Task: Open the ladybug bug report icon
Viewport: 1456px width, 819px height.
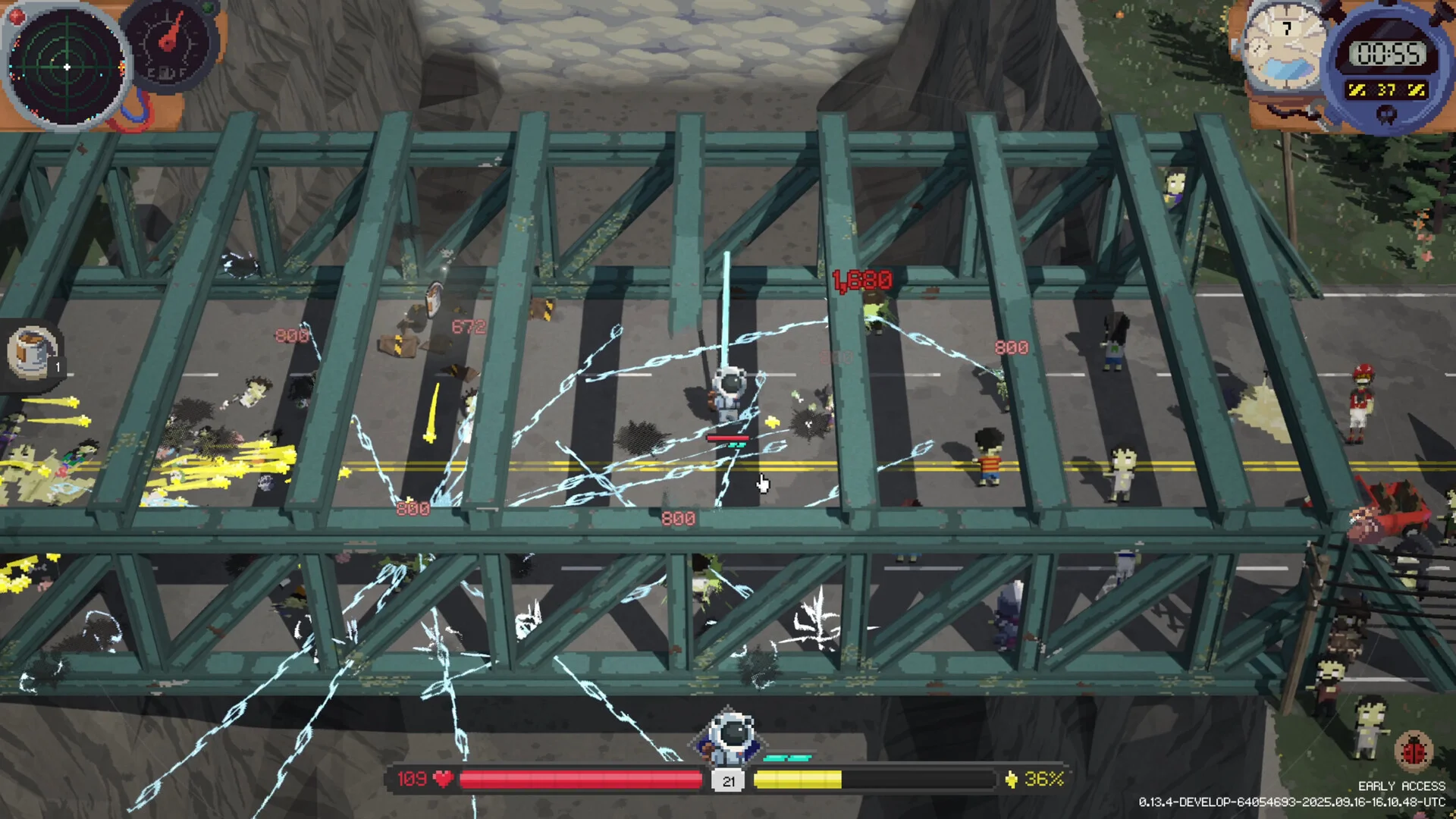Action: pyautogui.click(x=1413, y=751)
